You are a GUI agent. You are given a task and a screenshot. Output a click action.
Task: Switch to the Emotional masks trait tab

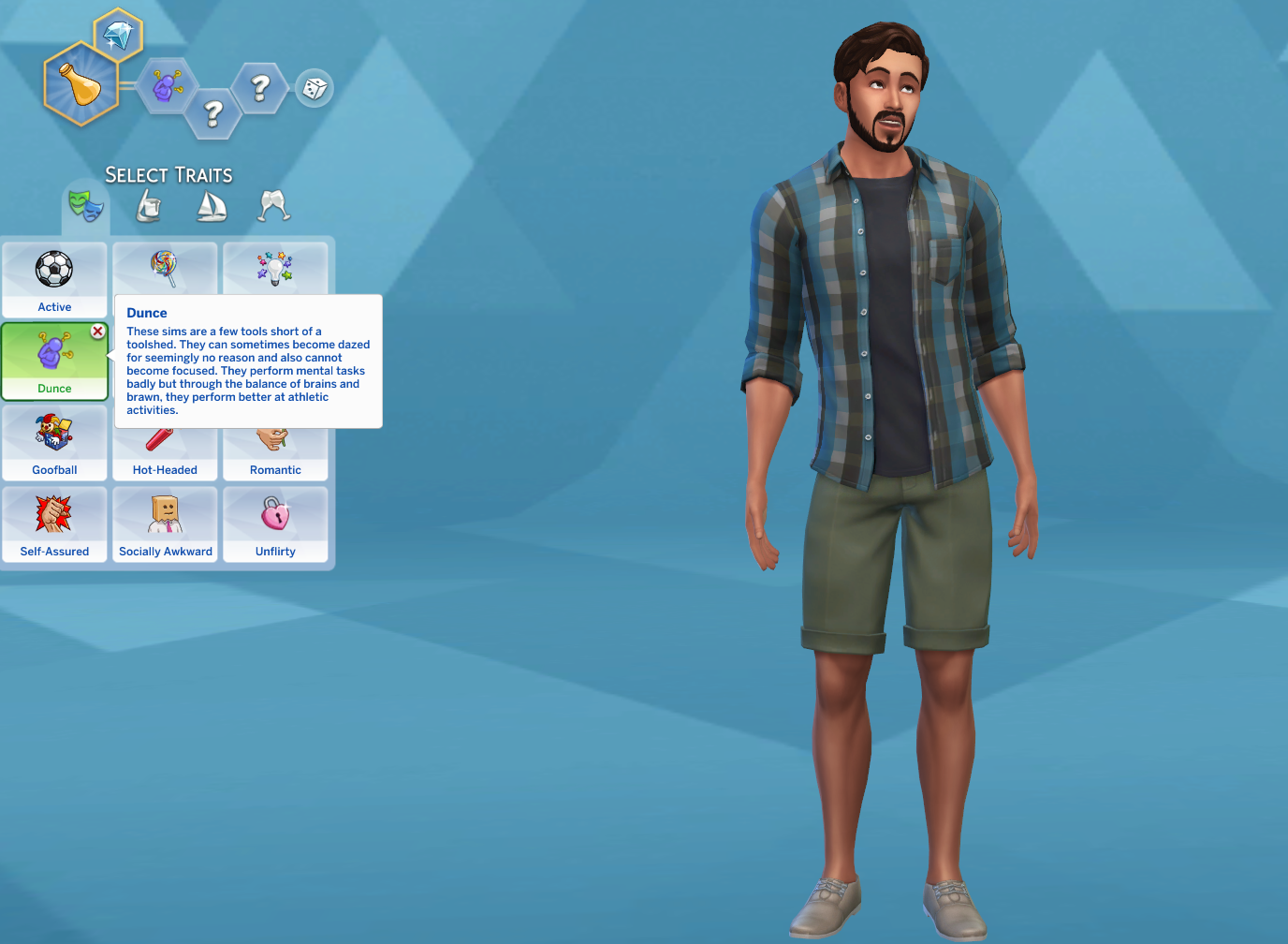tap(86, 208)
